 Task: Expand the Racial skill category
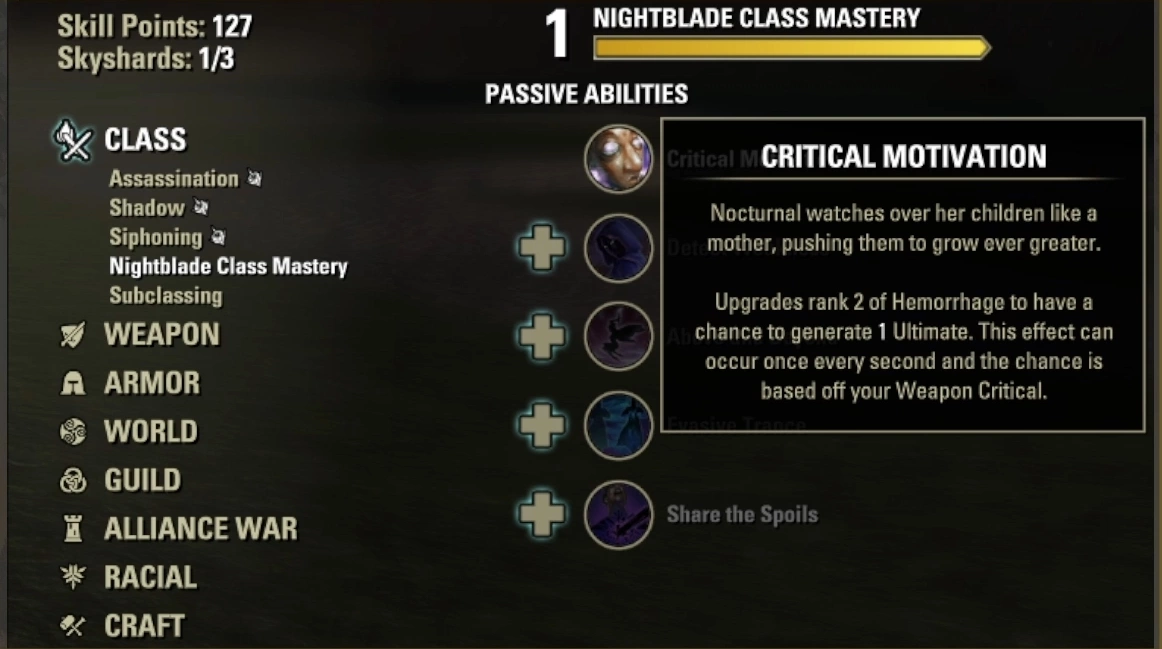(150, 577)
